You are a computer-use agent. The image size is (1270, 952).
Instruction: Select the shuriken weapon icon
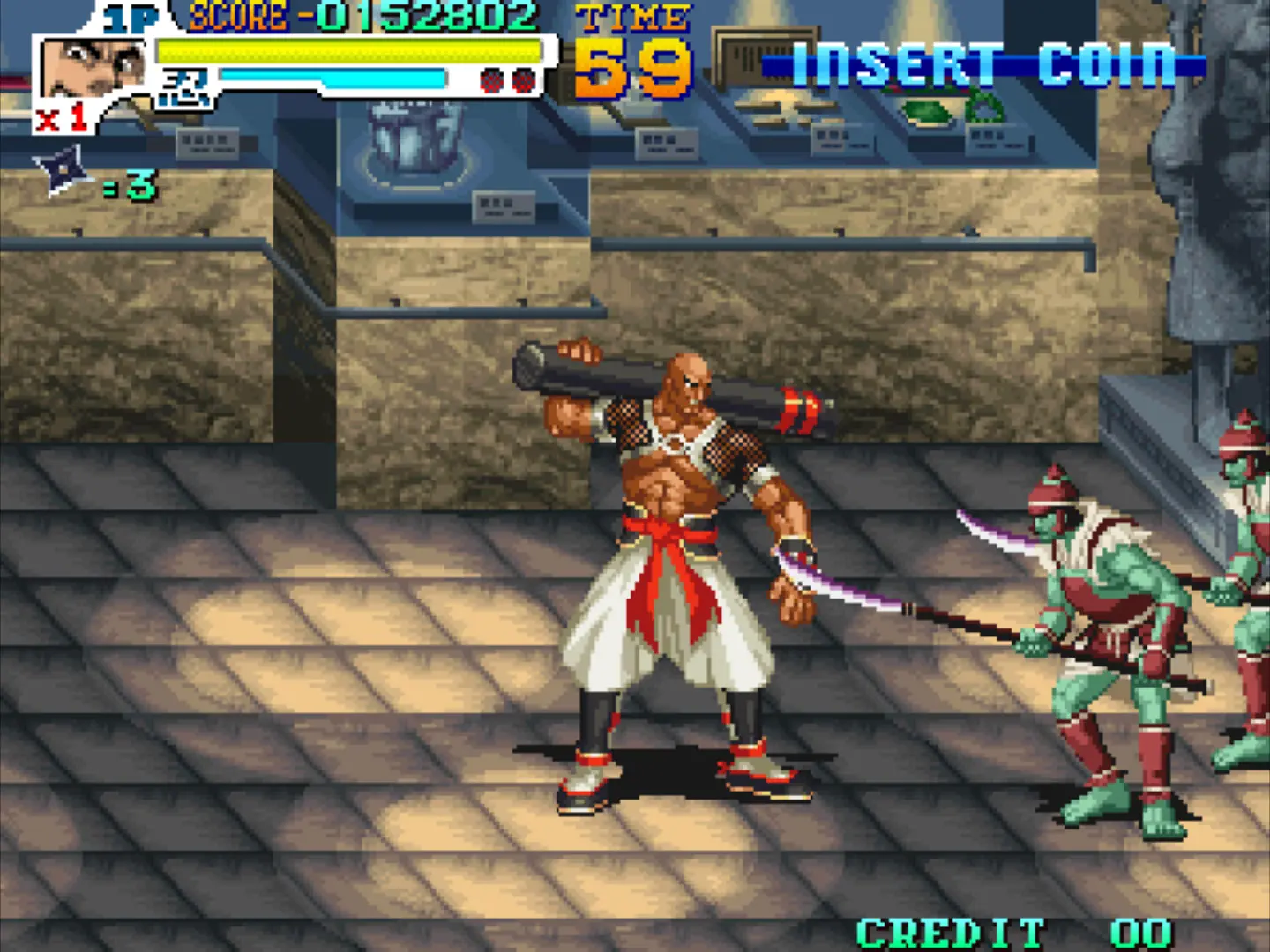(x=63, y=170)
